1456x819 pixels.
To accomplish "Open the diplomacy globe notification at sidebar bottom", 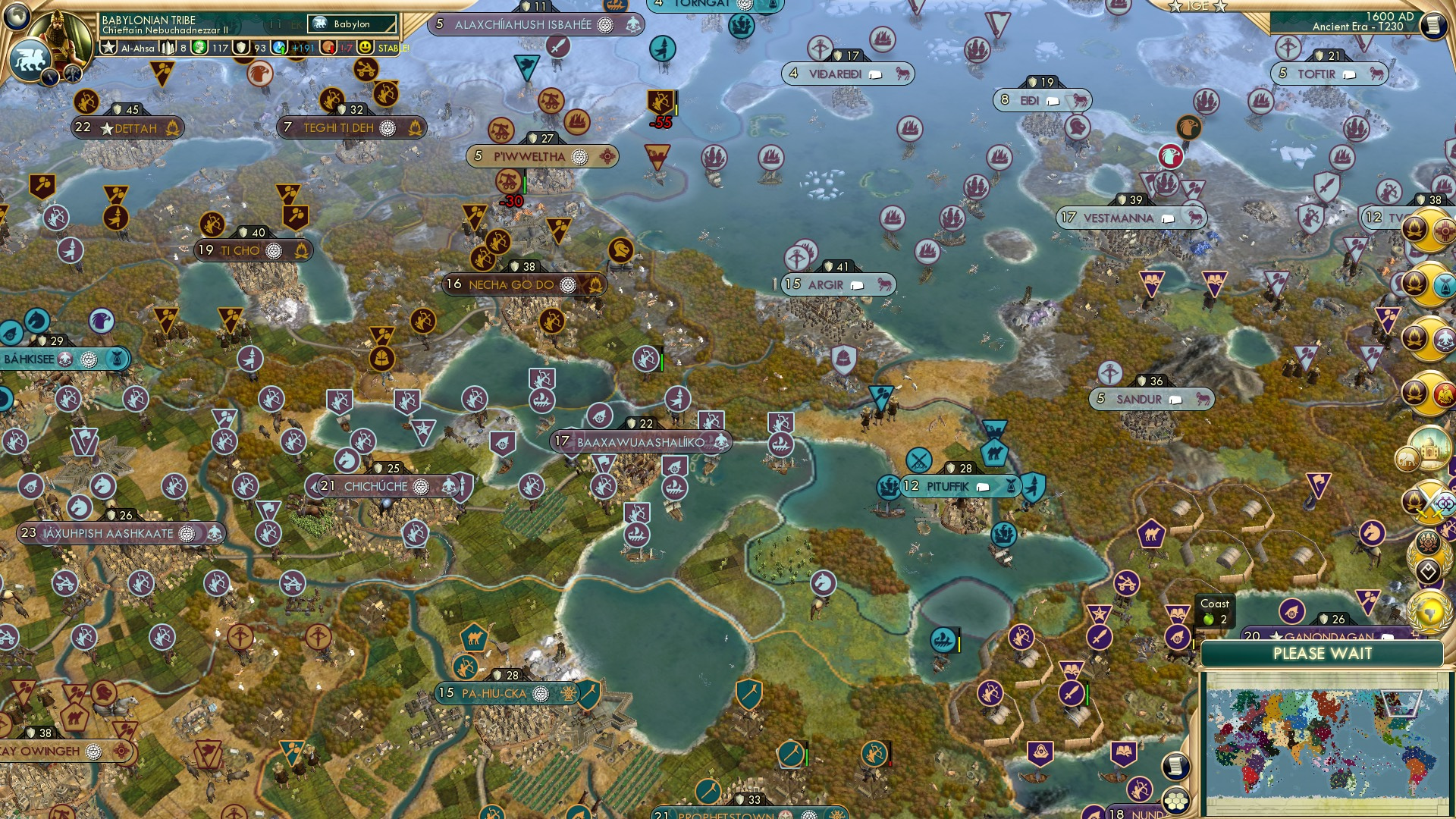I will point(1428,612).
